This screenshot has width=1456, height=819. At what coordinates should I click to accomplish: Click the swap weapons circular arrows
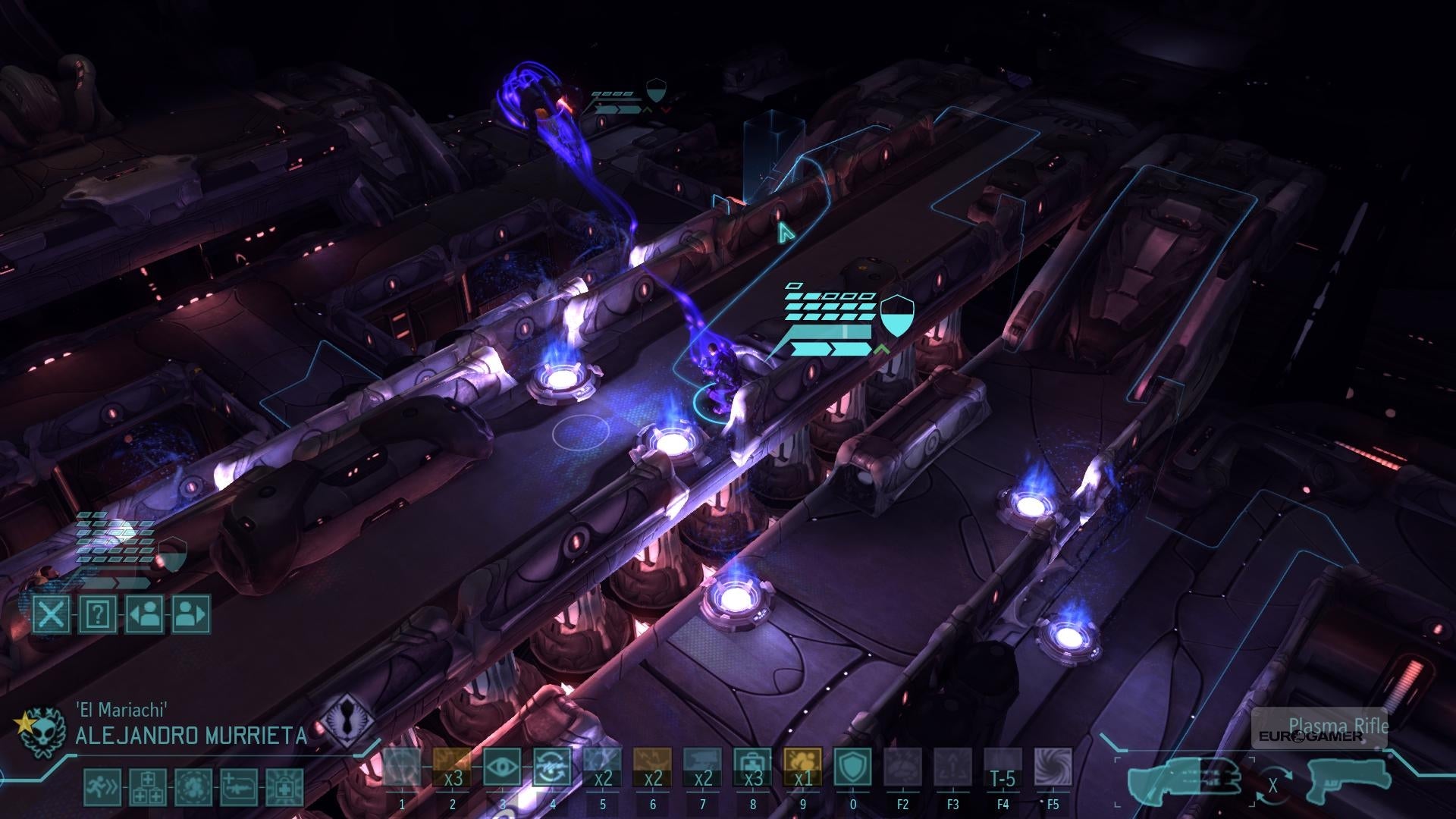[1273, 785]
